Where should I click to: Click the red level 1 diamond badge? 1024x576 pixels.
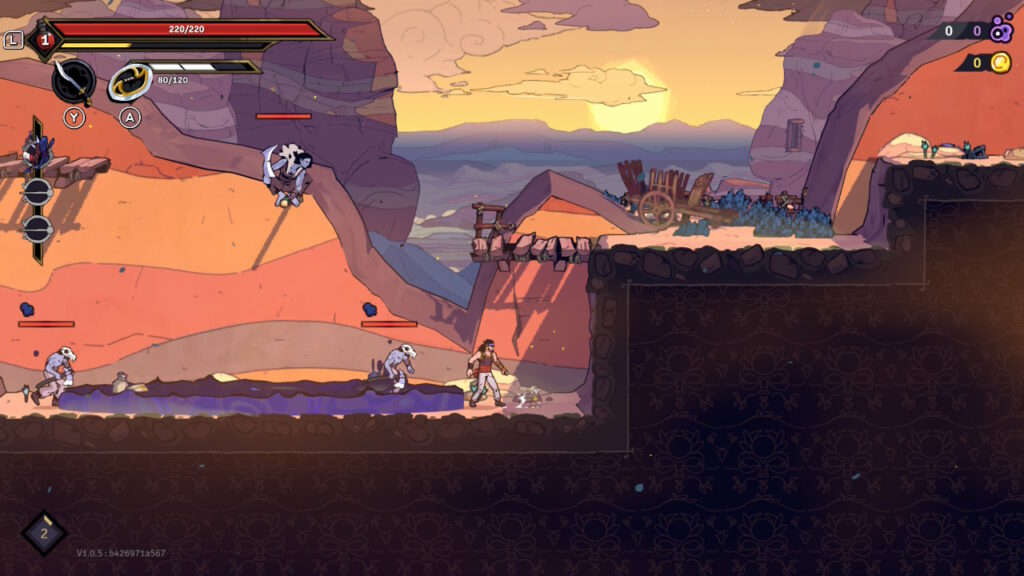point(43,40)
